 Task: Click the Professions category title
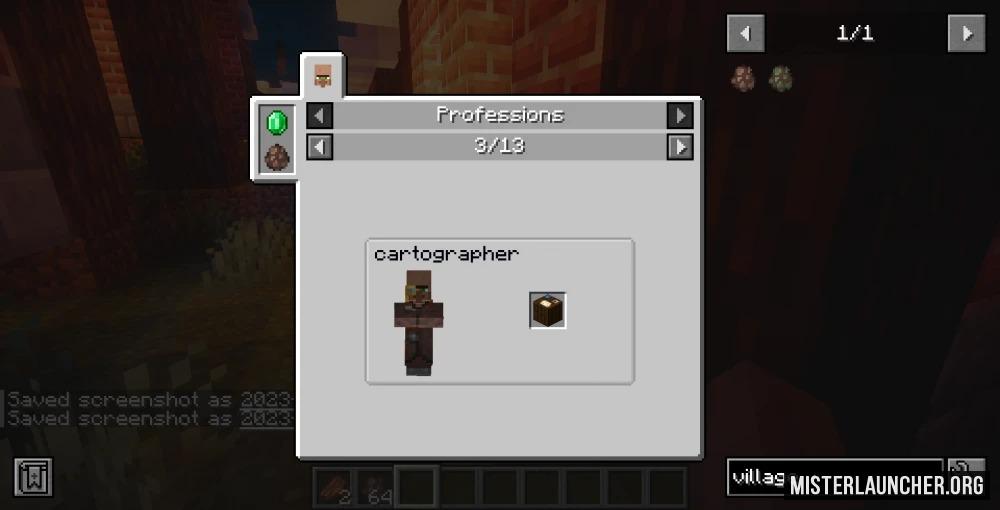500,115
